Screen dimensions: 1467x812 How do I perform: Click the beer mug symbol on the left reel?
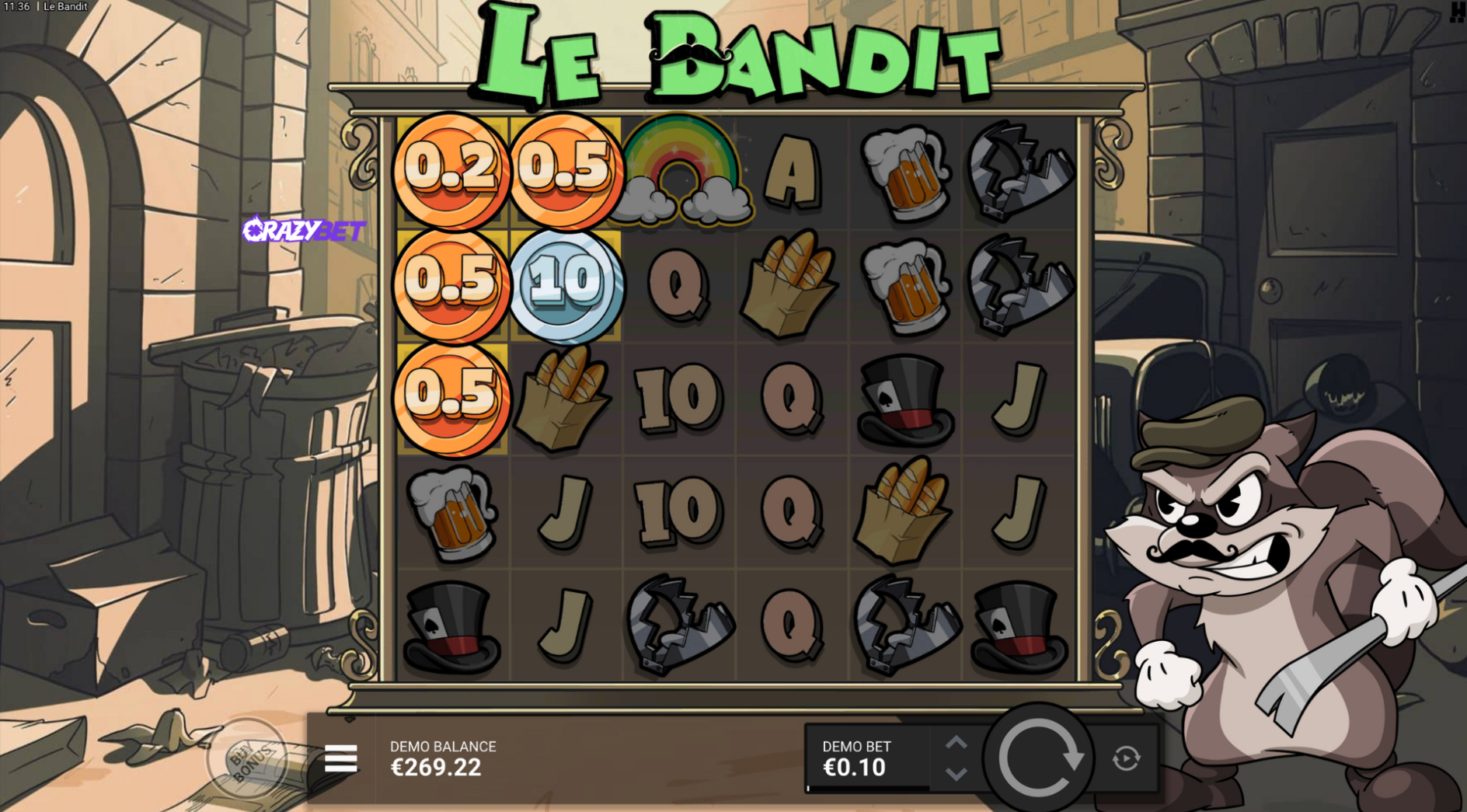[x=452, y=509]
